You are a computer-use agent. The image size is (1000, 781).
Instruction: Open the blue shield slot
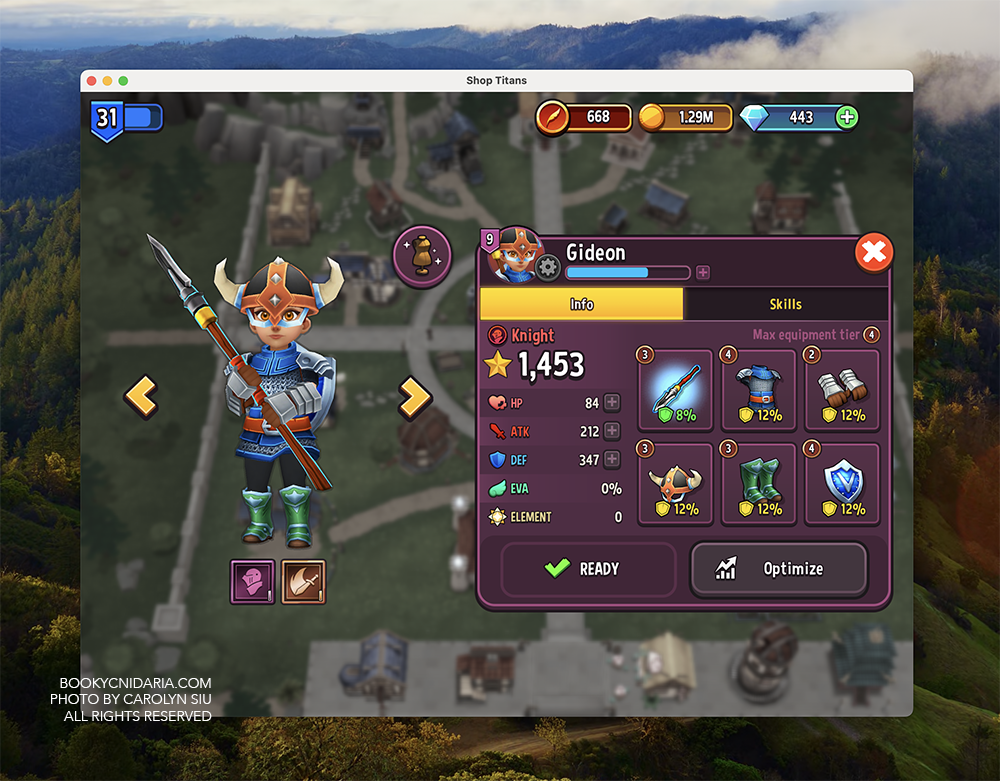(x=841, y=483)
